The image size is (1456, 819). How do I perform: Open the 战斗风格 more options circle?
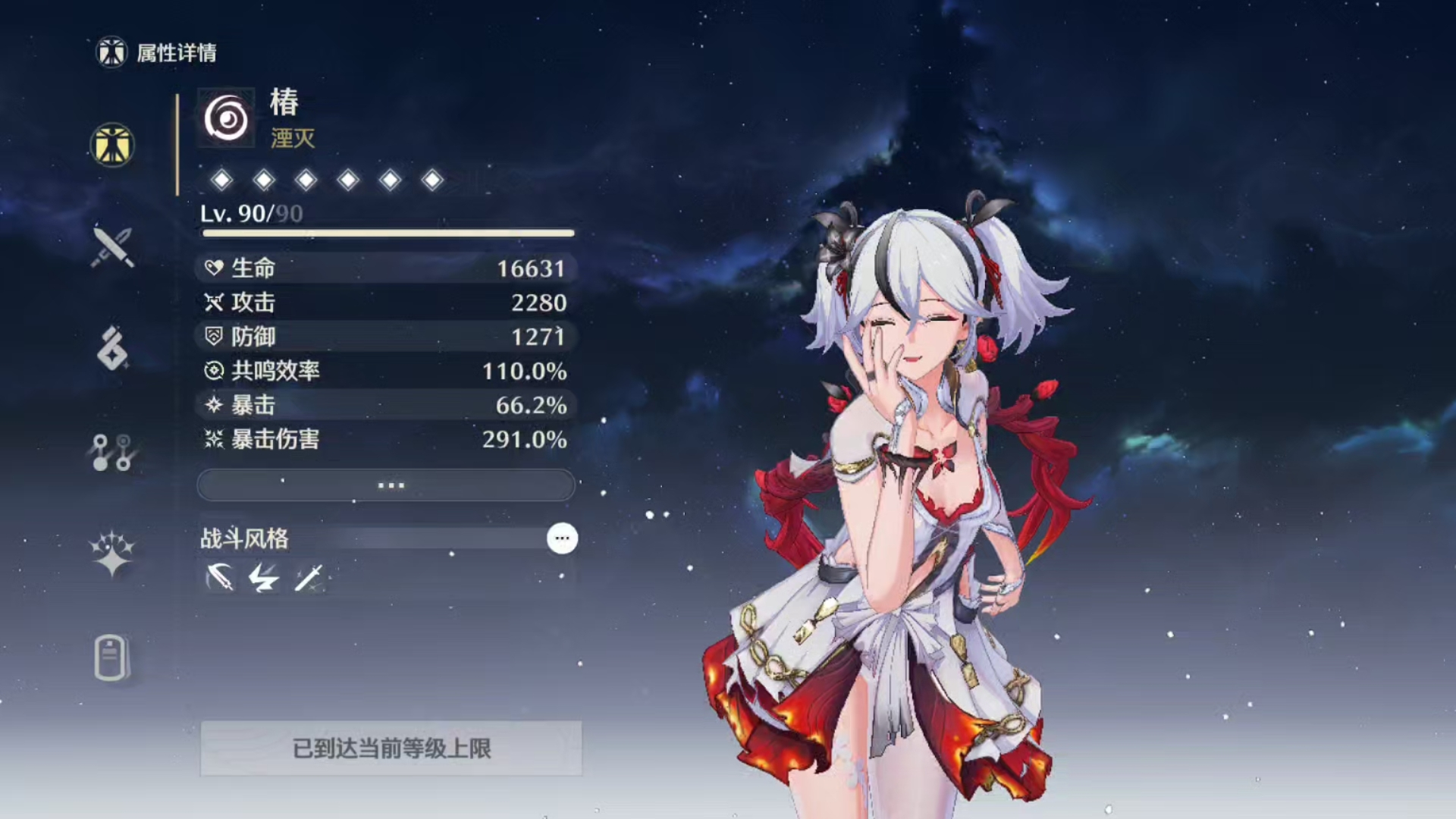point(560,538)
